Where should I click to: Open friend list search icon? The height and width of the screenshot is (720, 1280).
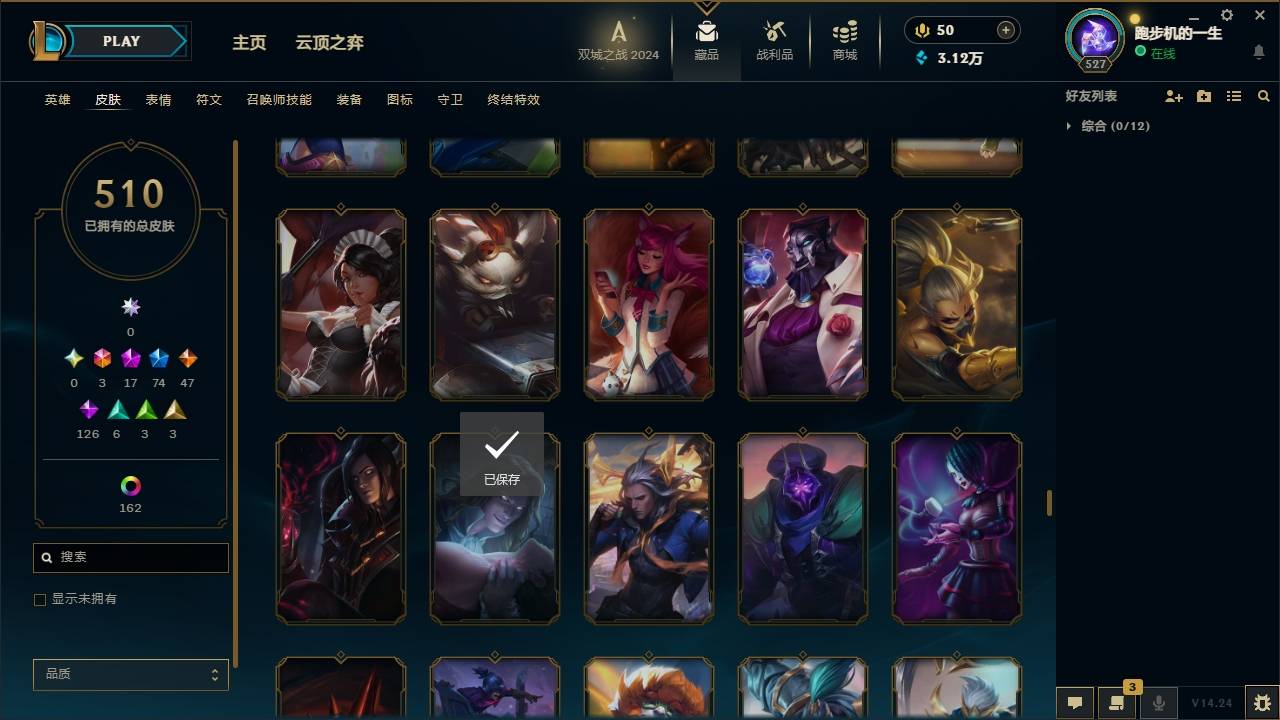[1264, 96]
